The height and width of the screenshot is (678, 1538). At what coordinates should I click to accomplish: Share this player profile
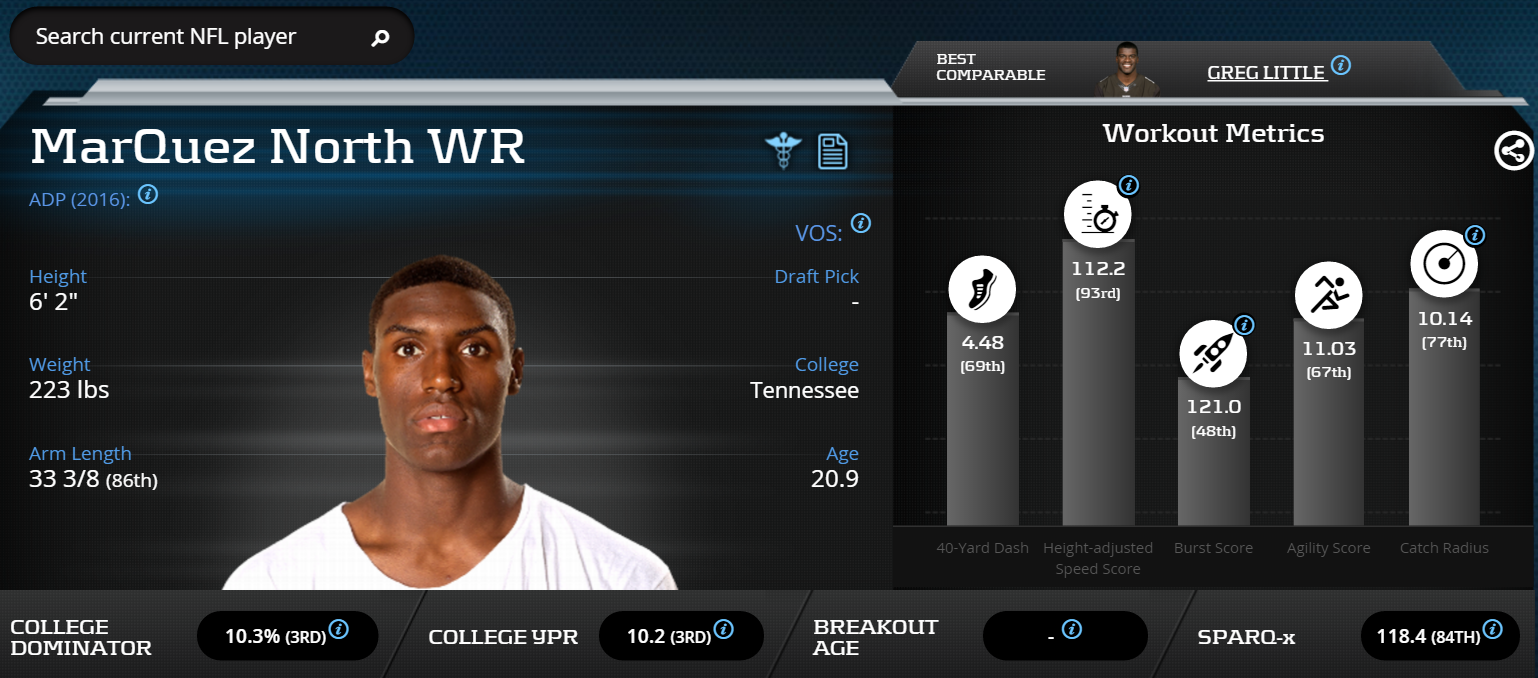1513,151
